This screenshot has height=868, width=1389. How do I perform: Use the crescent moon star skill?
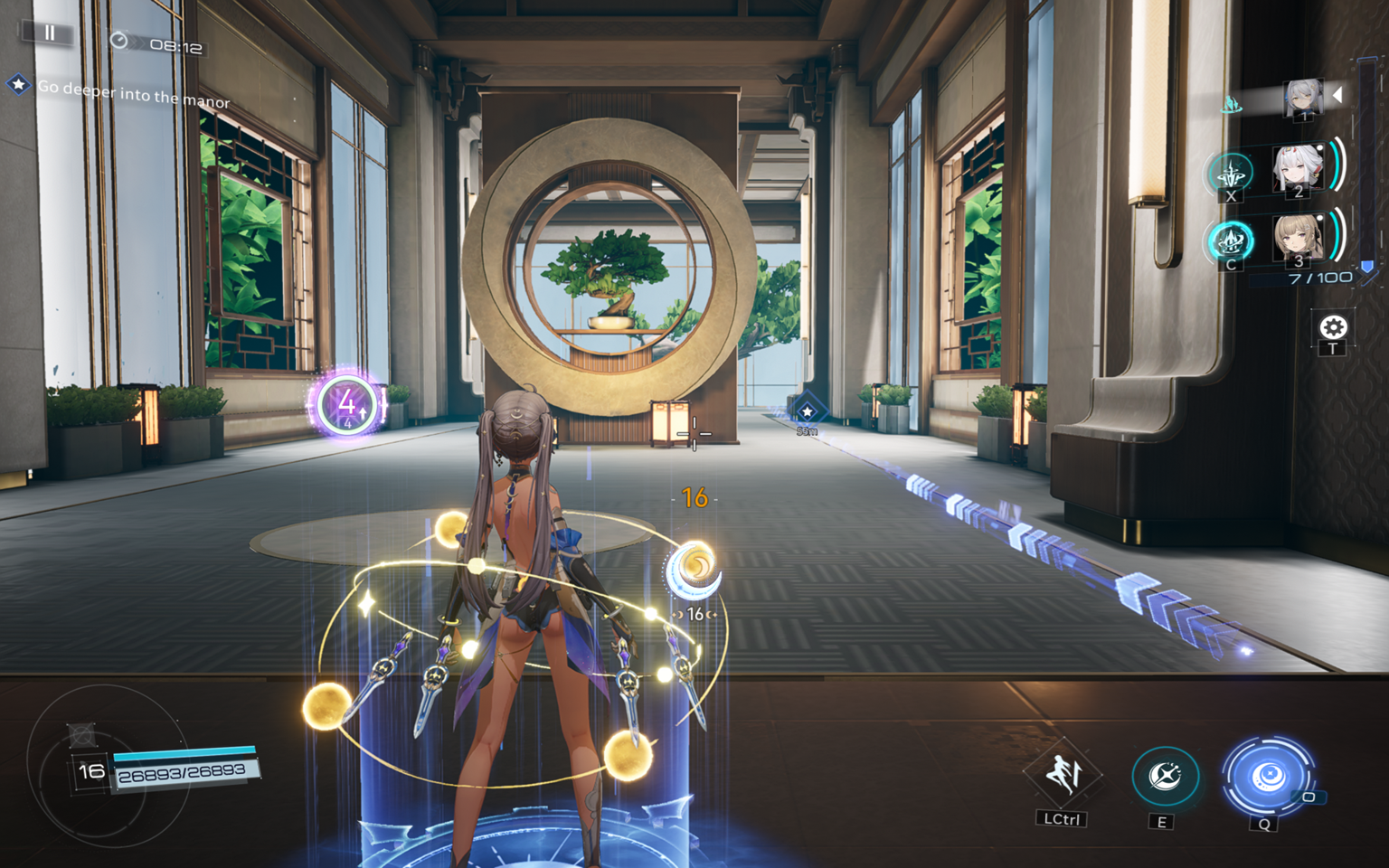tap(1164, 777)
